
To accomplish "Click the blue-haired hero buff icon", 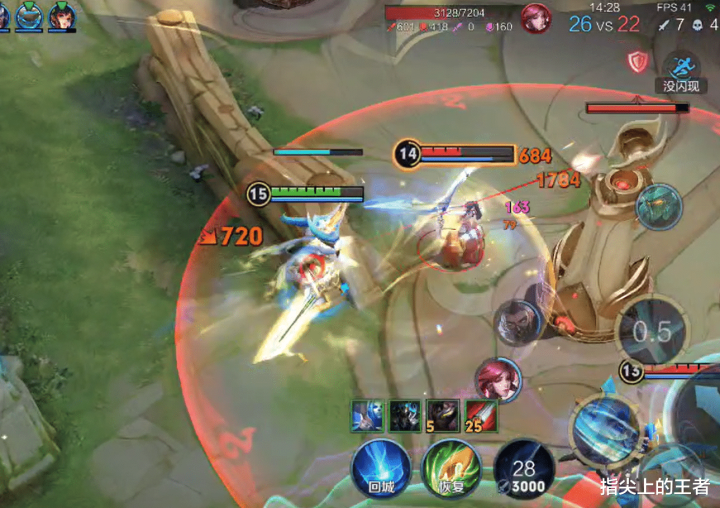I will 367,415.
